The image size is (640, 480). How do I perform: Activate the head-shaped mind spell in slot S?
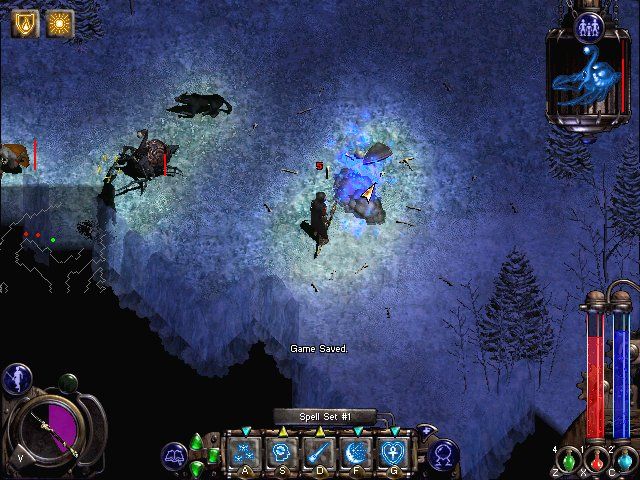[283, 451]
